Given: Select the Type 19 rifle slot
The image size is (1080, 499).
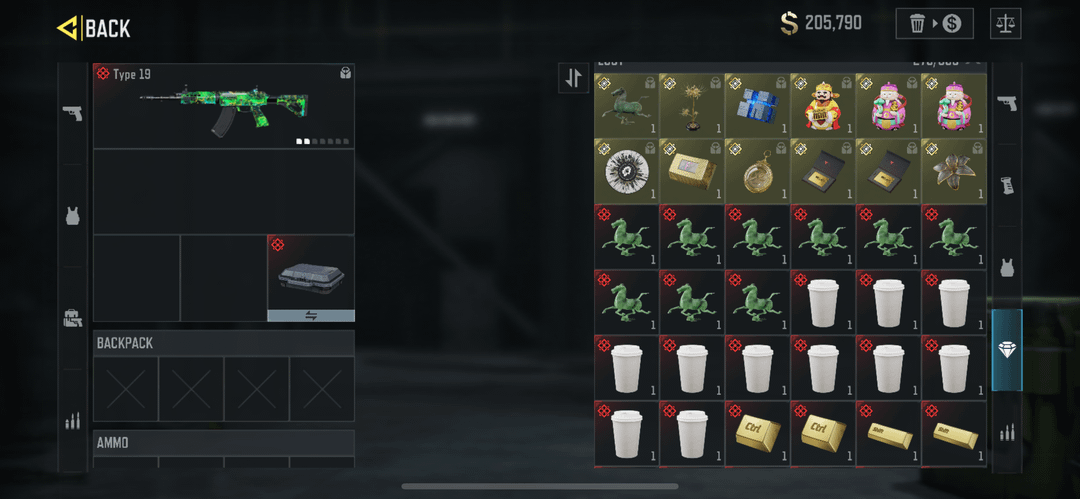Looking at the screenshot, I should point(224,106).
